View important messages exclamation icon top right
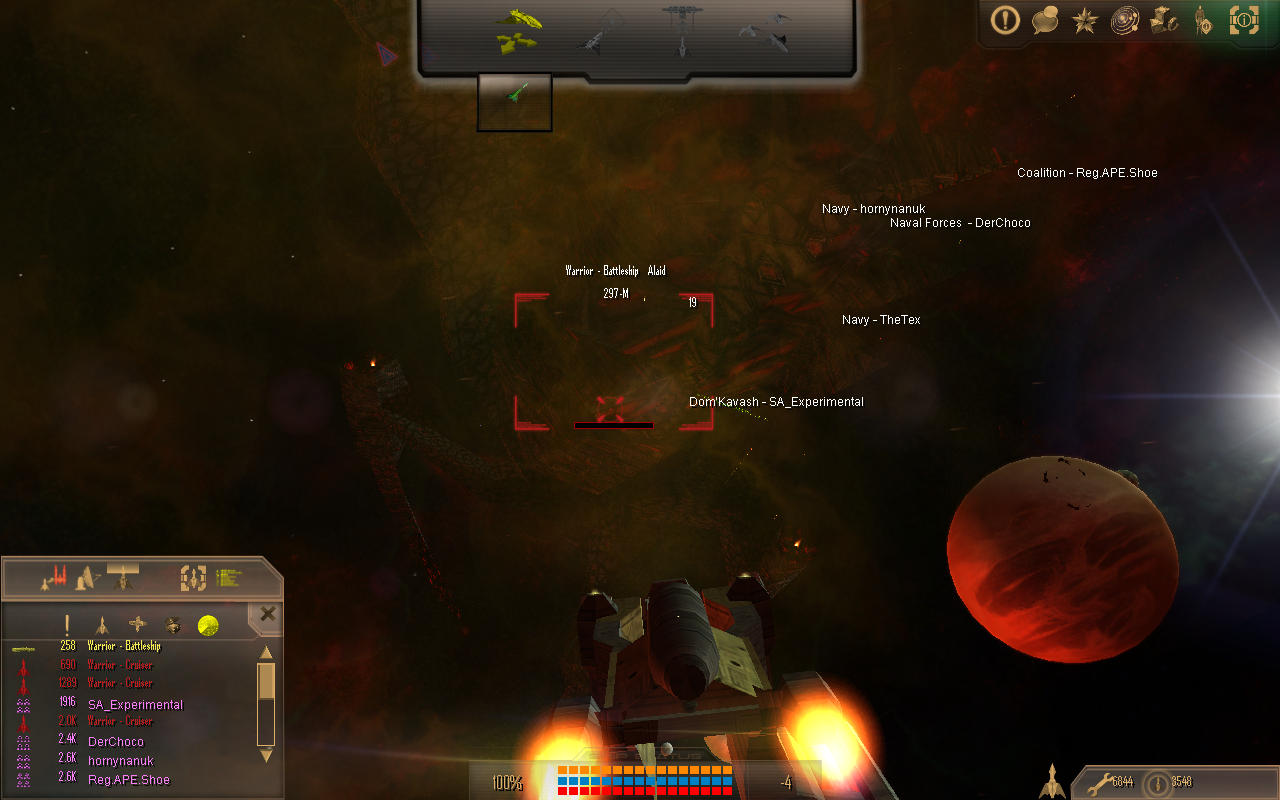The image size is (1280, 800). click(x=1005, y=22)
